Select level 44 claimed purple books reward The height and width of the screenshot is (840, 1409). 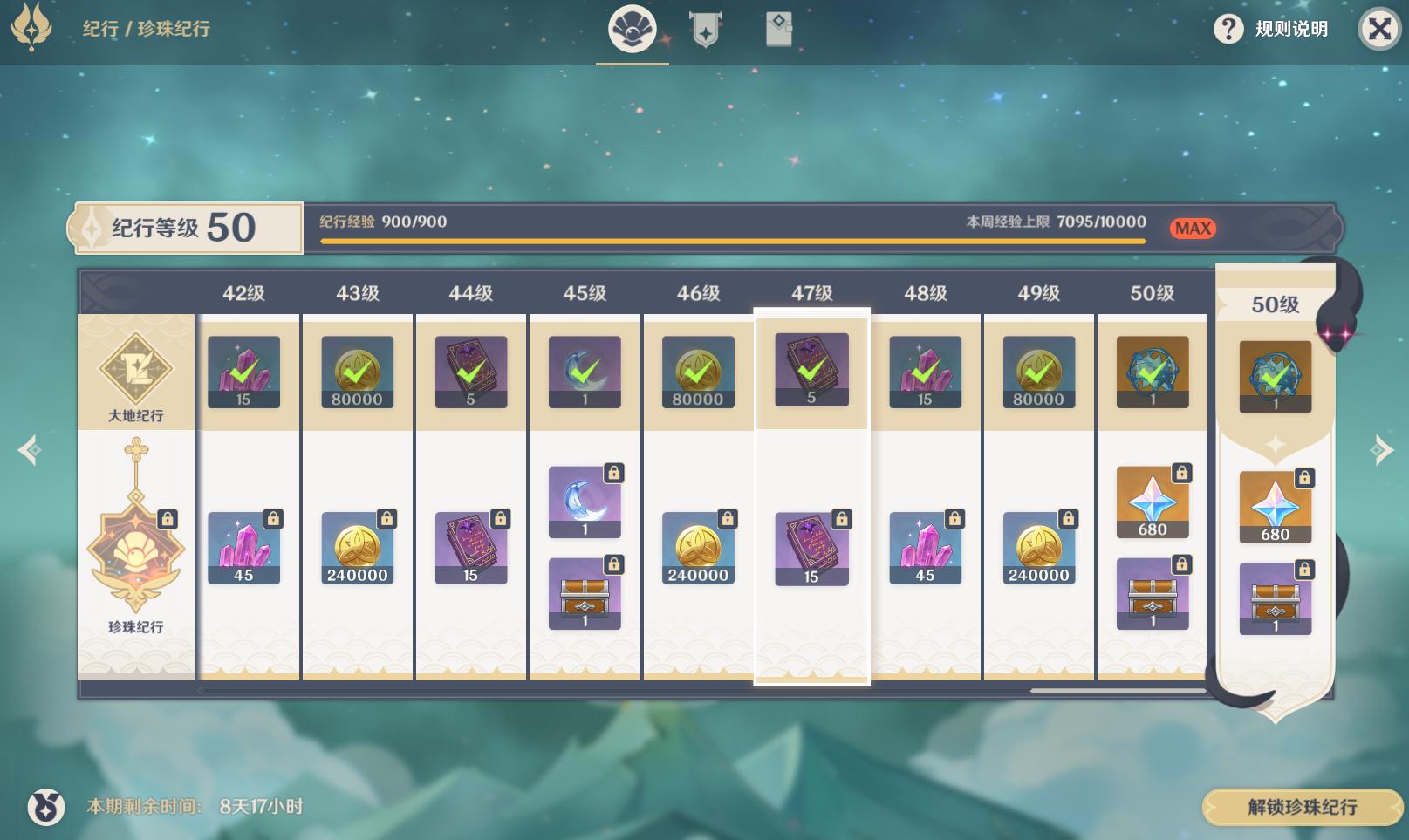tap(471, 372)
